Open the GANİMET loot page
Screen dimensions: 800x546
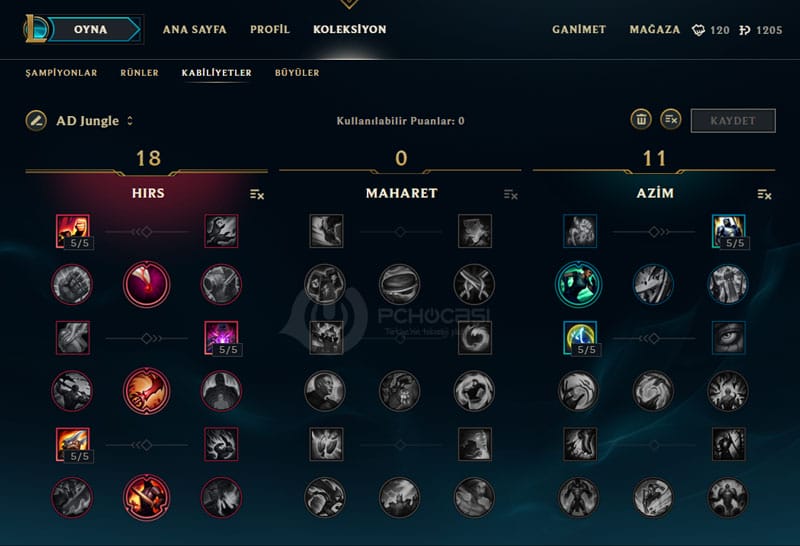point(579,30)
